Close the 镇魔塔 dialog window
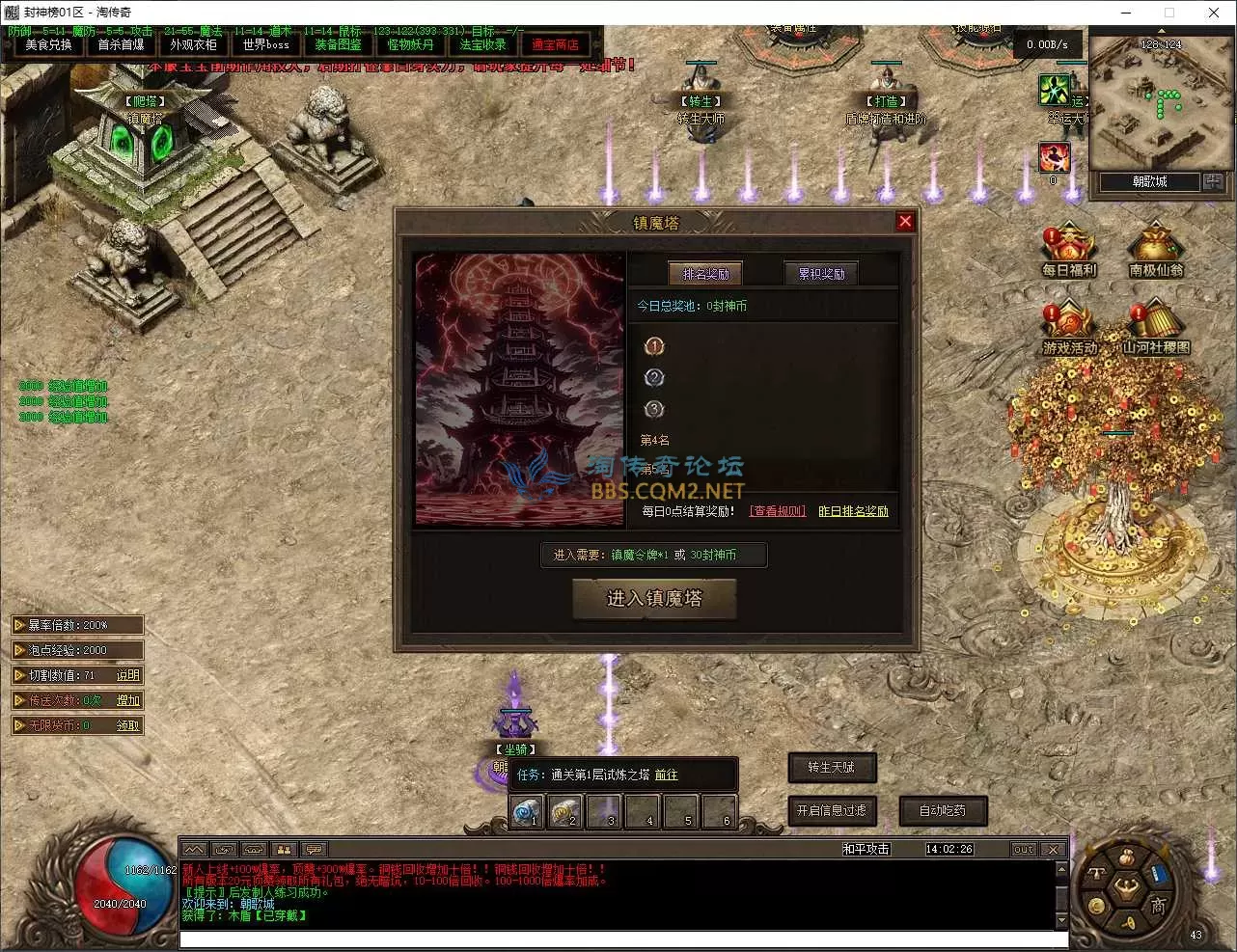 [904, 222]
